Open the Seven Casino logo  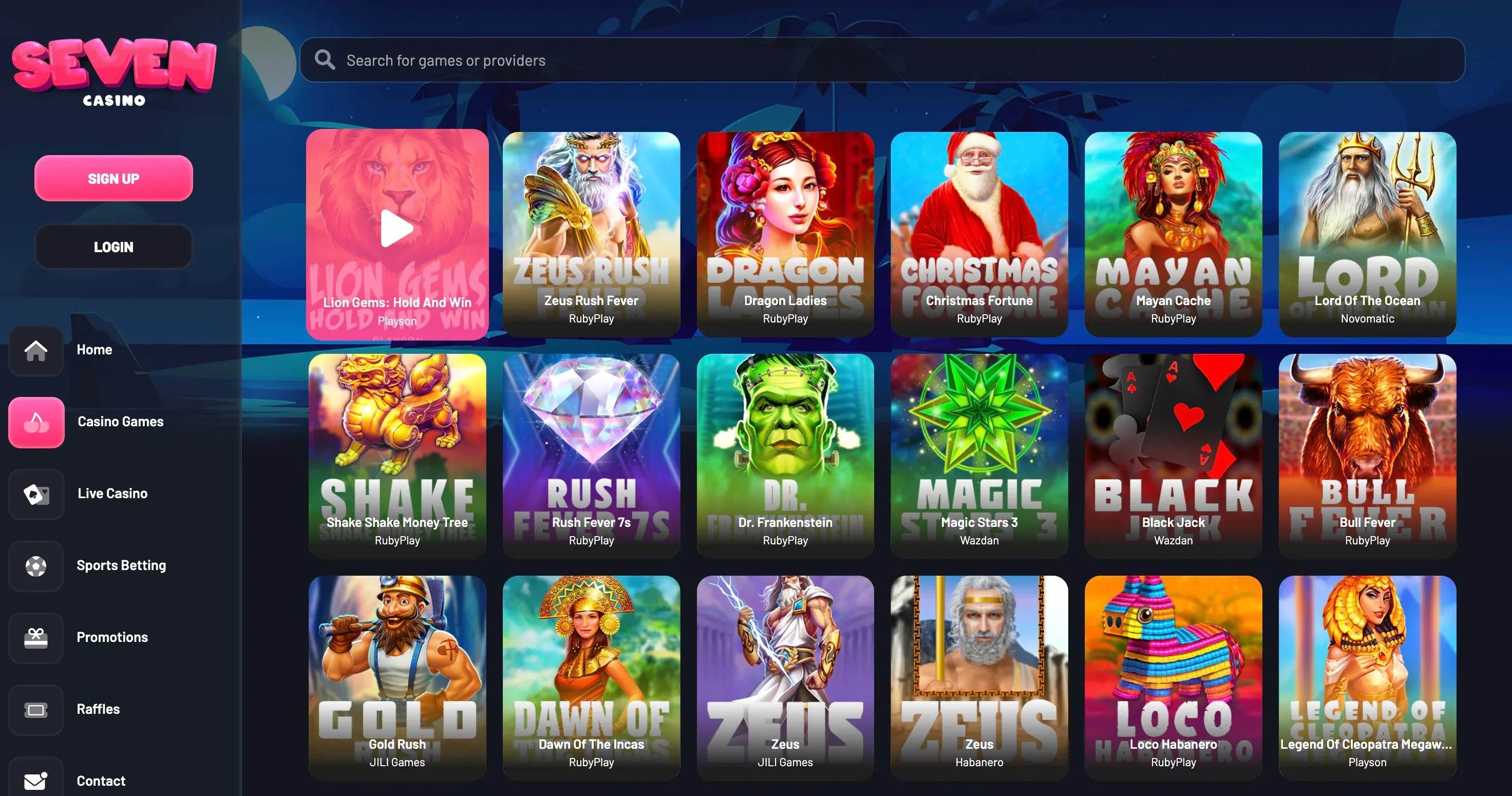112,70
